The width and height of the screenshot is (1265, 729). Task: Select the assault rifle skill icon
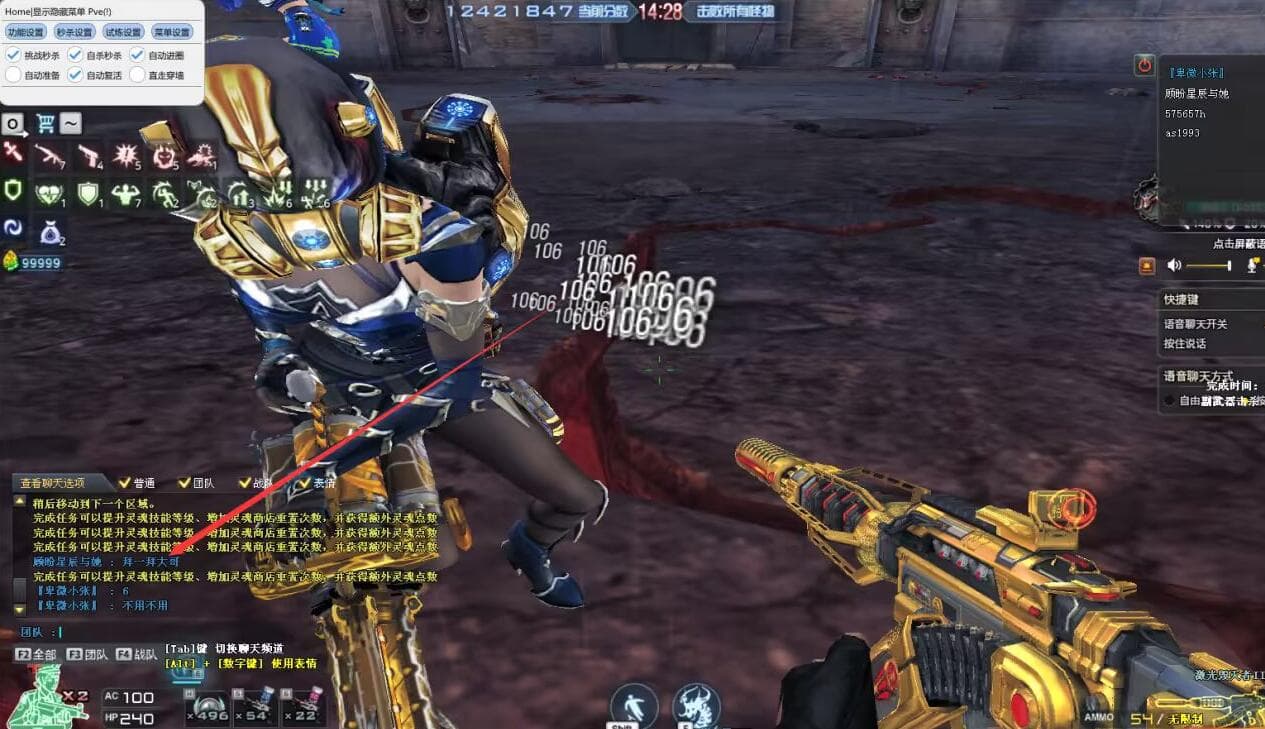pyautogui.click(x=49, y=155)
